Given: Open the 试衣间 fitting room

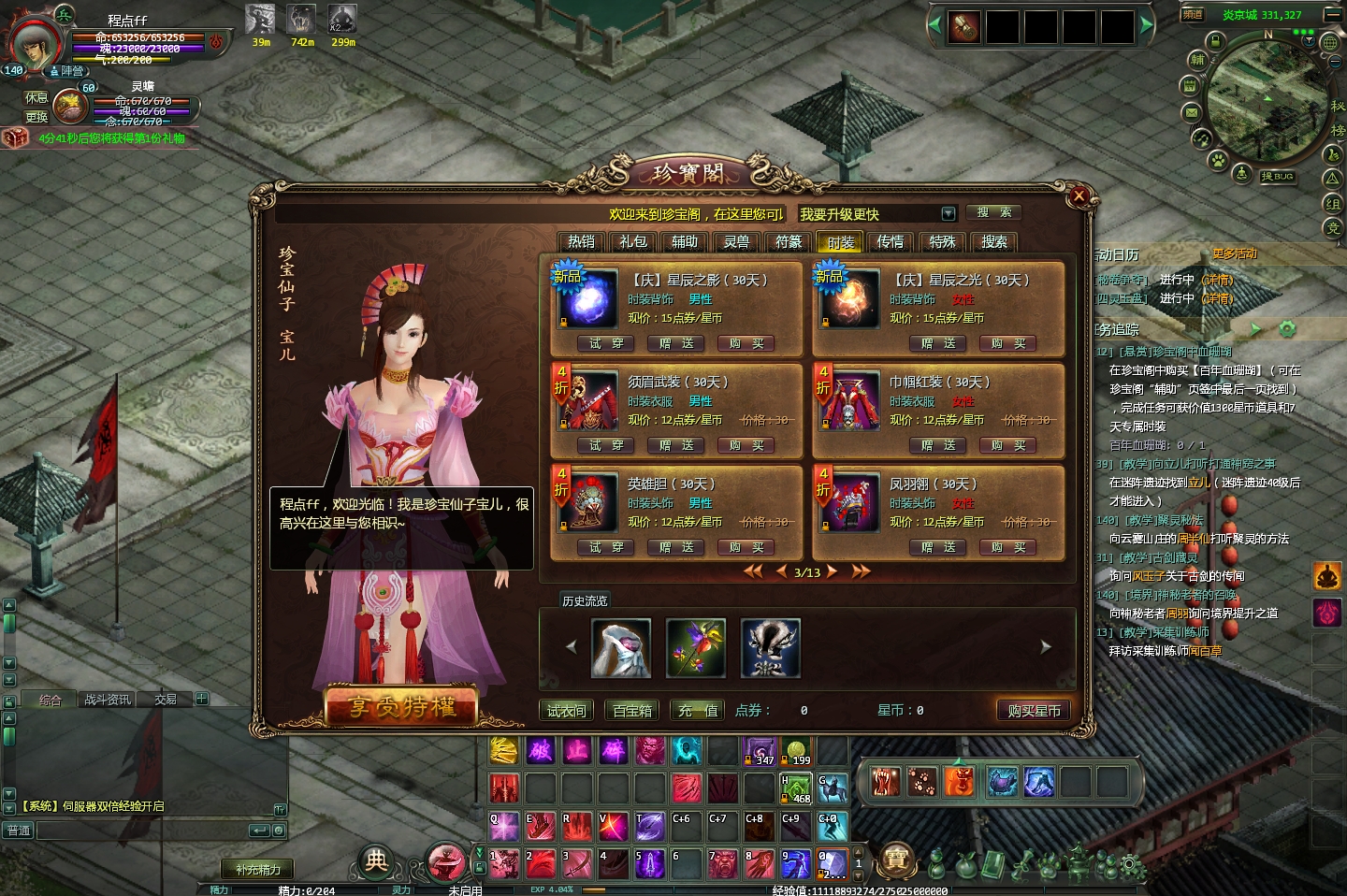Looking at the screenshot, I should (567, 711).
